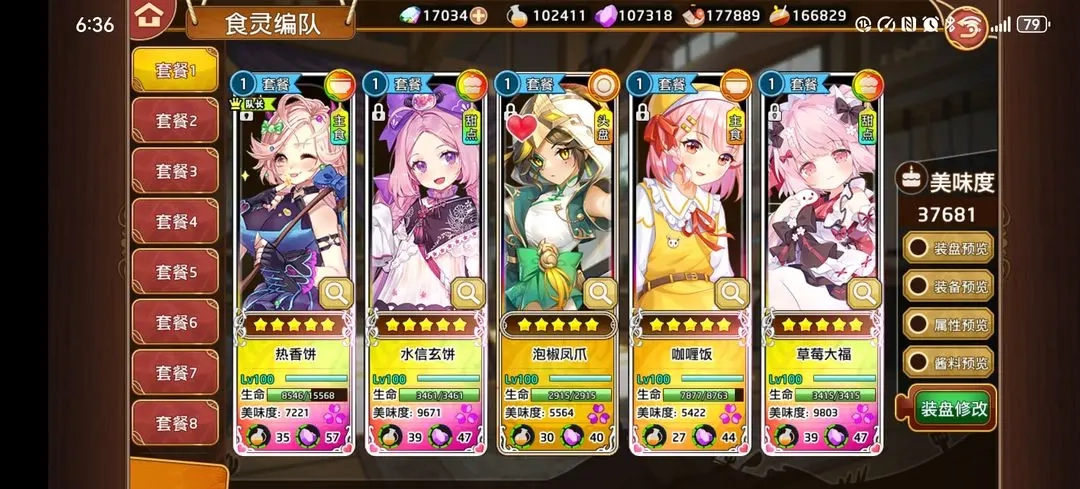Choose the 套餐5 preset tab

pos(175,272)
